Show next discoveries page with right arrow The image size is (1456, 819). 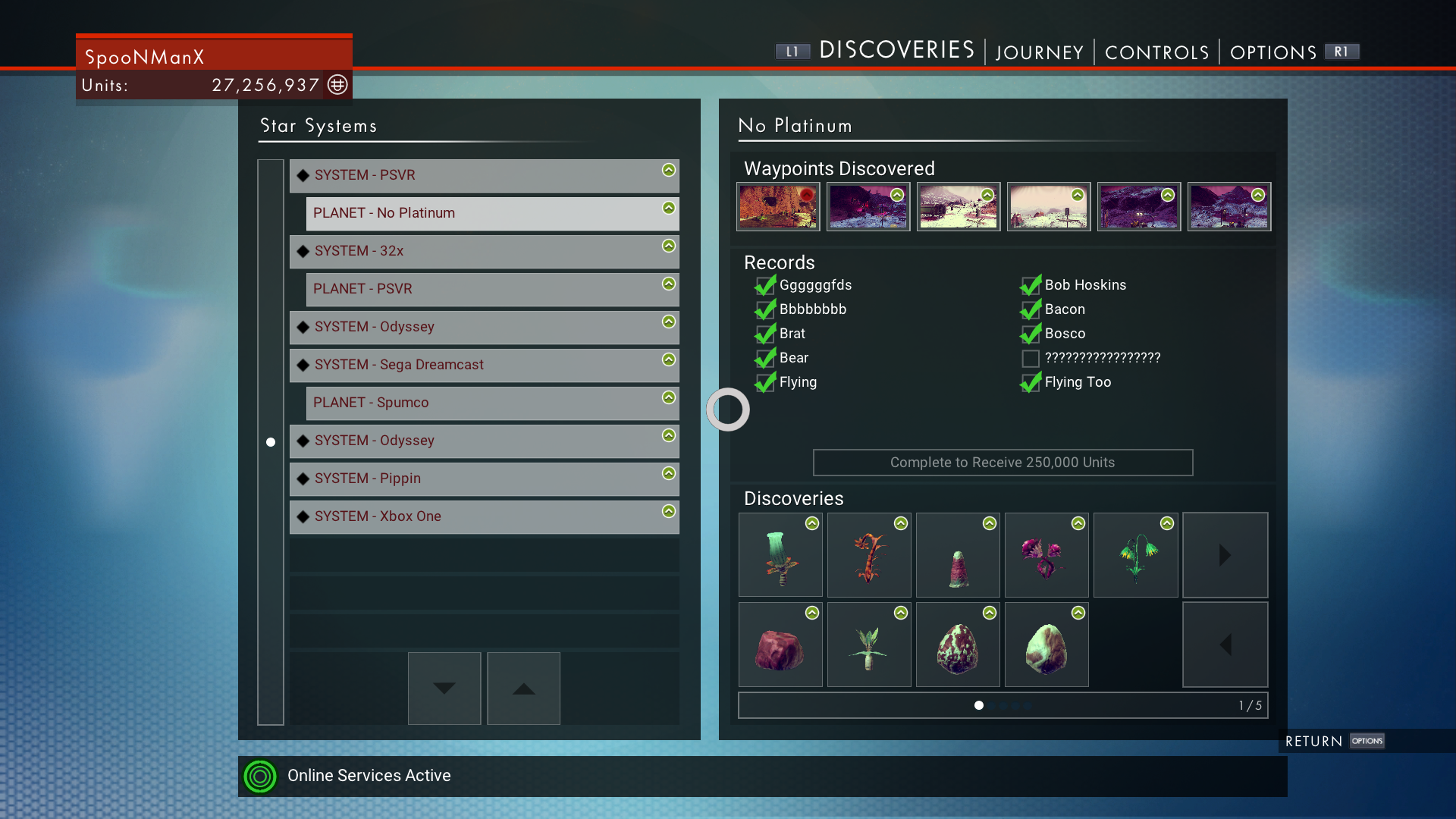pos(1225,555)
